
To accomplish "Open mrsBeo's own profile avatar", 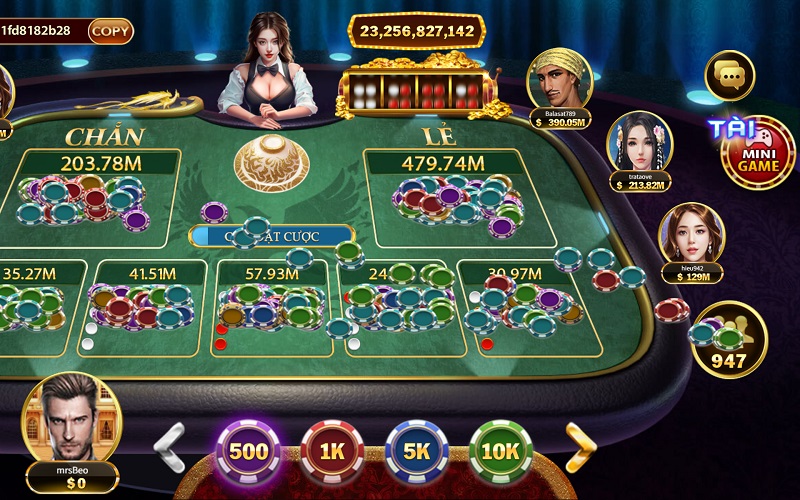I will pos(71,420).
